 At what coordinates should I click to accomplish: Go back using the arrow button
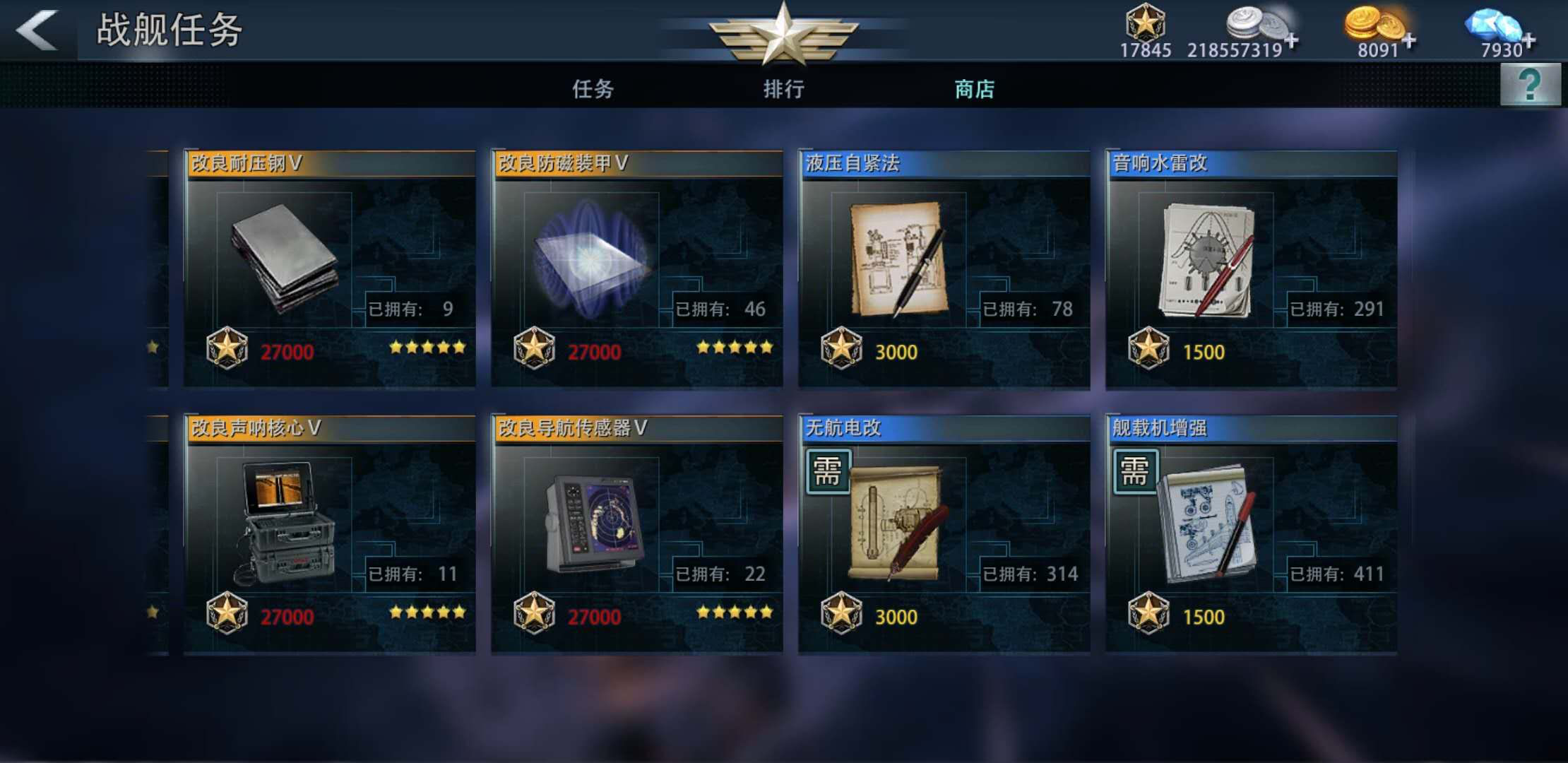pos(37,30)
